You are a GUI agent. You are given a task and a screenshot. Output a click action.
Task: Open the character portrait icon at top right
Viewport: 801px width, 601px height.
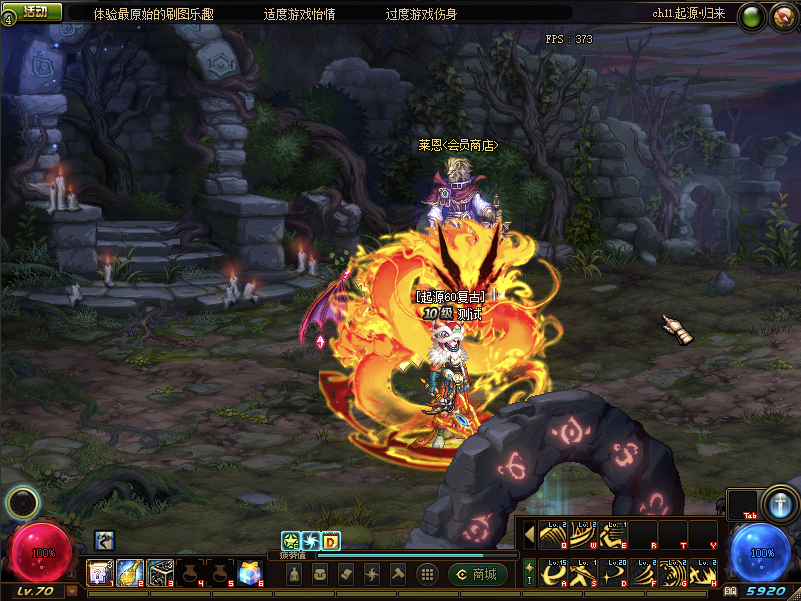point(783,16)
